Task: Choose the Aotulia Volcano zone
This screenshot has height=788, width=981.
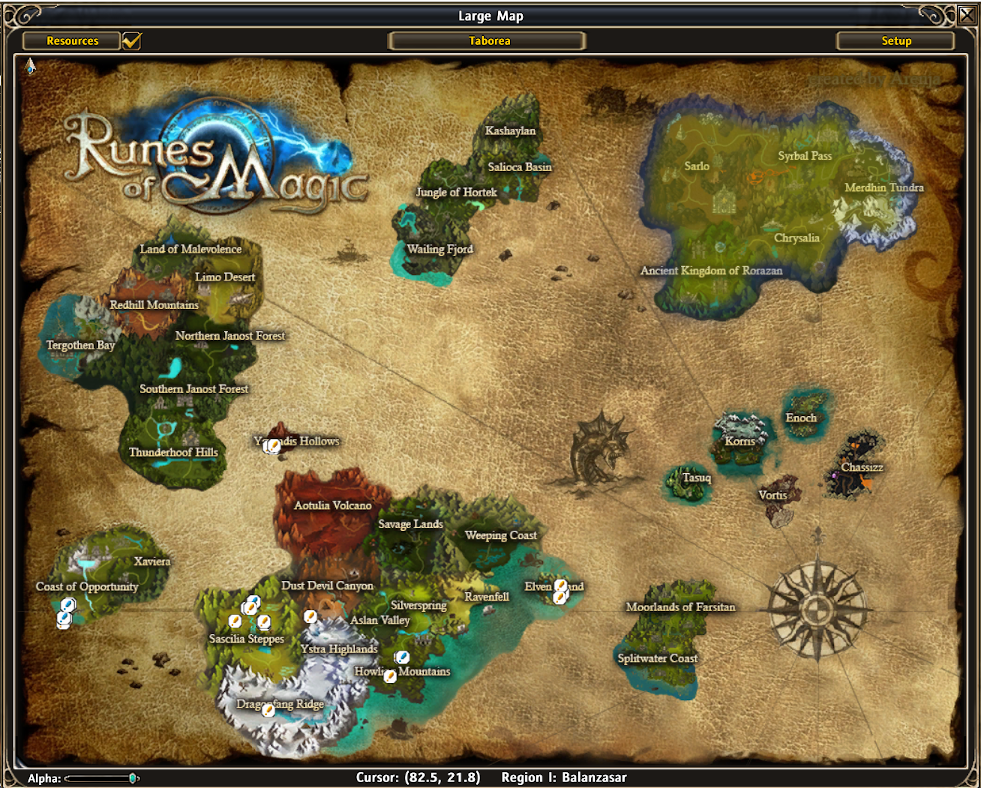Action: [332, 506]
